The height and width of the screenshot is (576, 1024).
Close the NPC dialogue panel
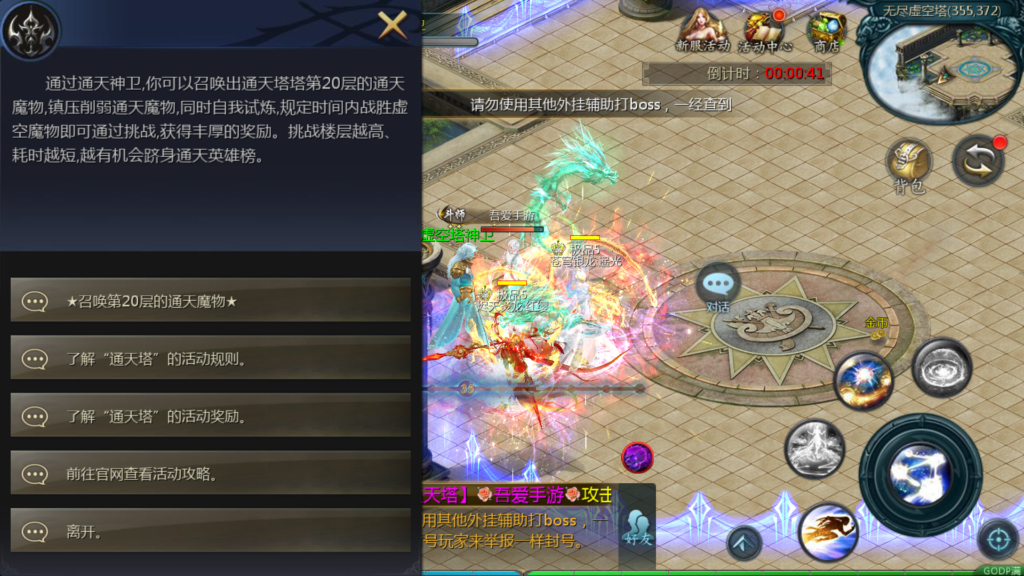point(392,24)
